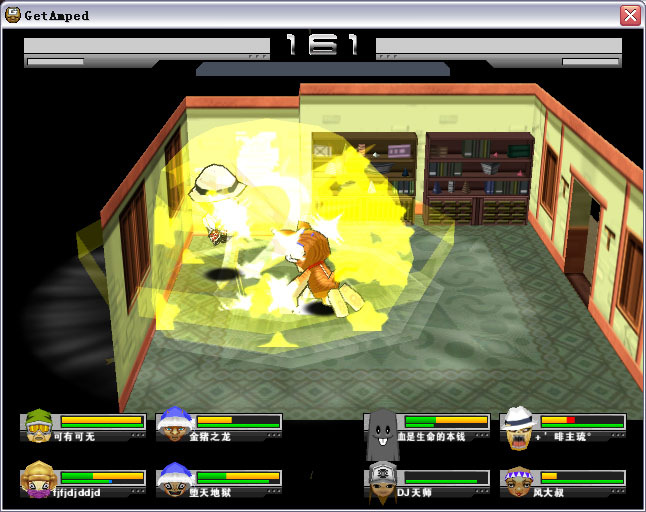
Task: Select player 风大叔 portrait
Action: pyautogui.click(x=518, y=481)
